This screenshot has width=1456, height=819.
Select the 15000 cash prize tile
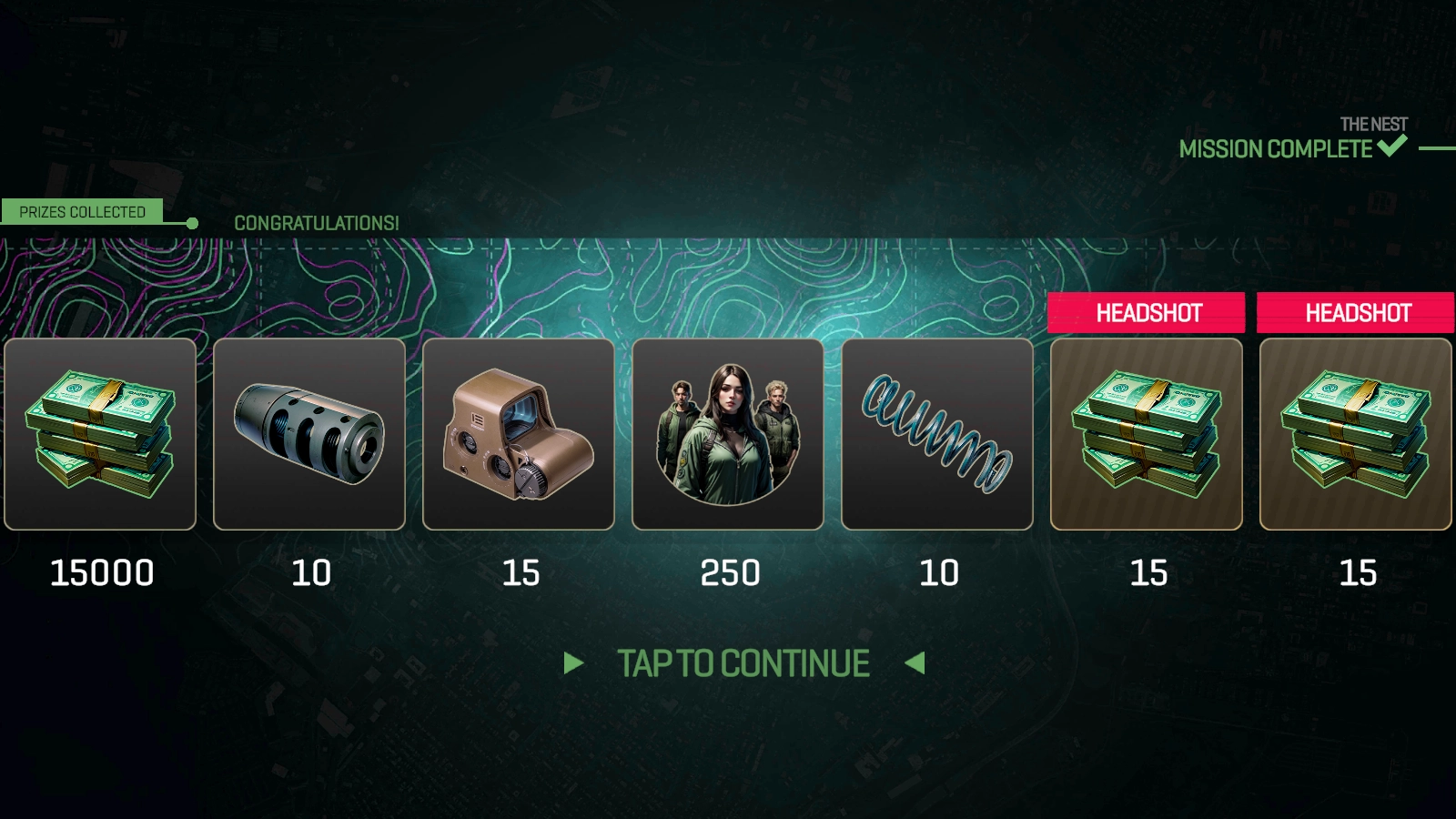[100, 434]
